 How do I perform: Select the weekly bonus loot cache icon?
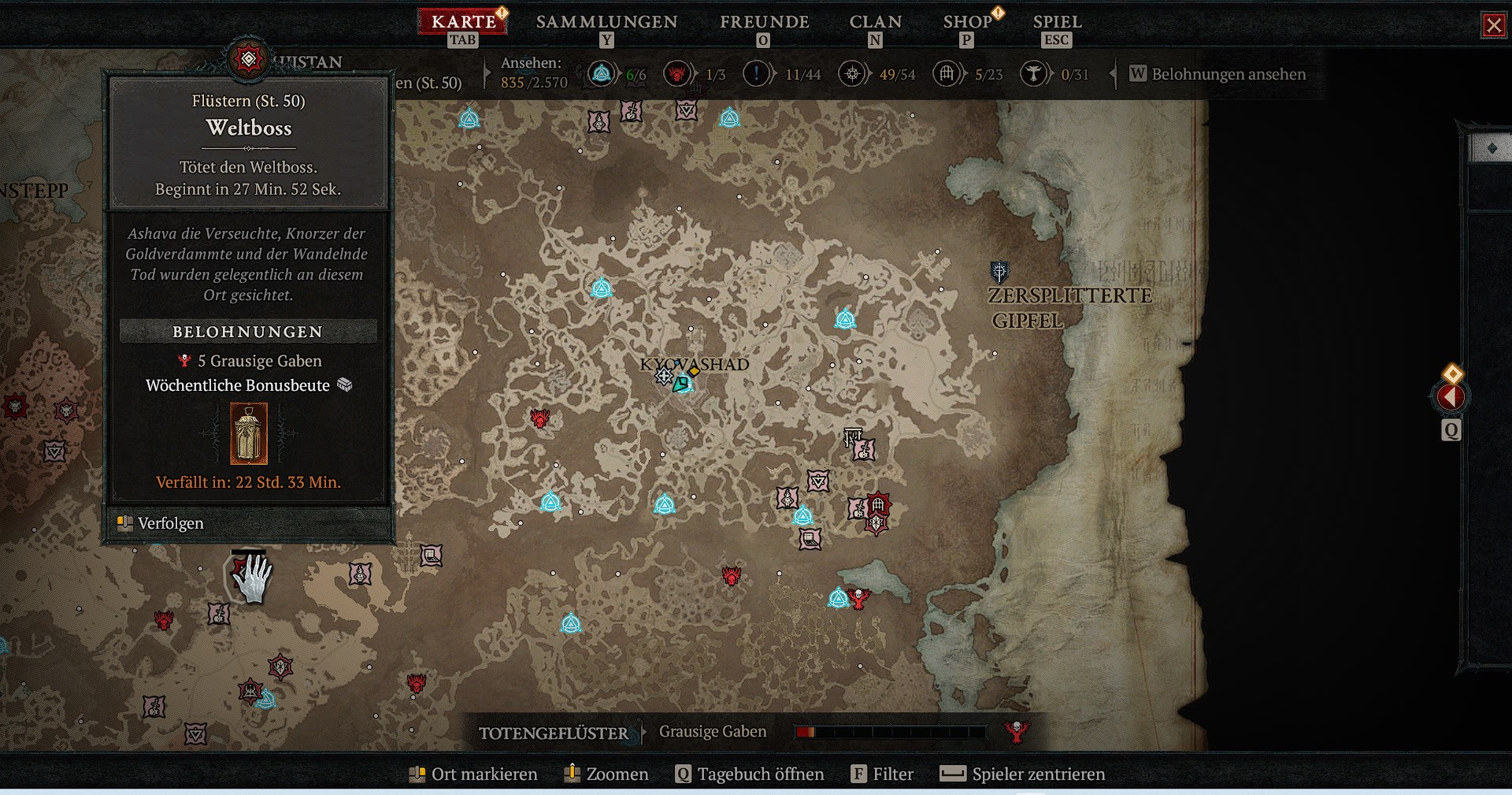tap(249, 433)
